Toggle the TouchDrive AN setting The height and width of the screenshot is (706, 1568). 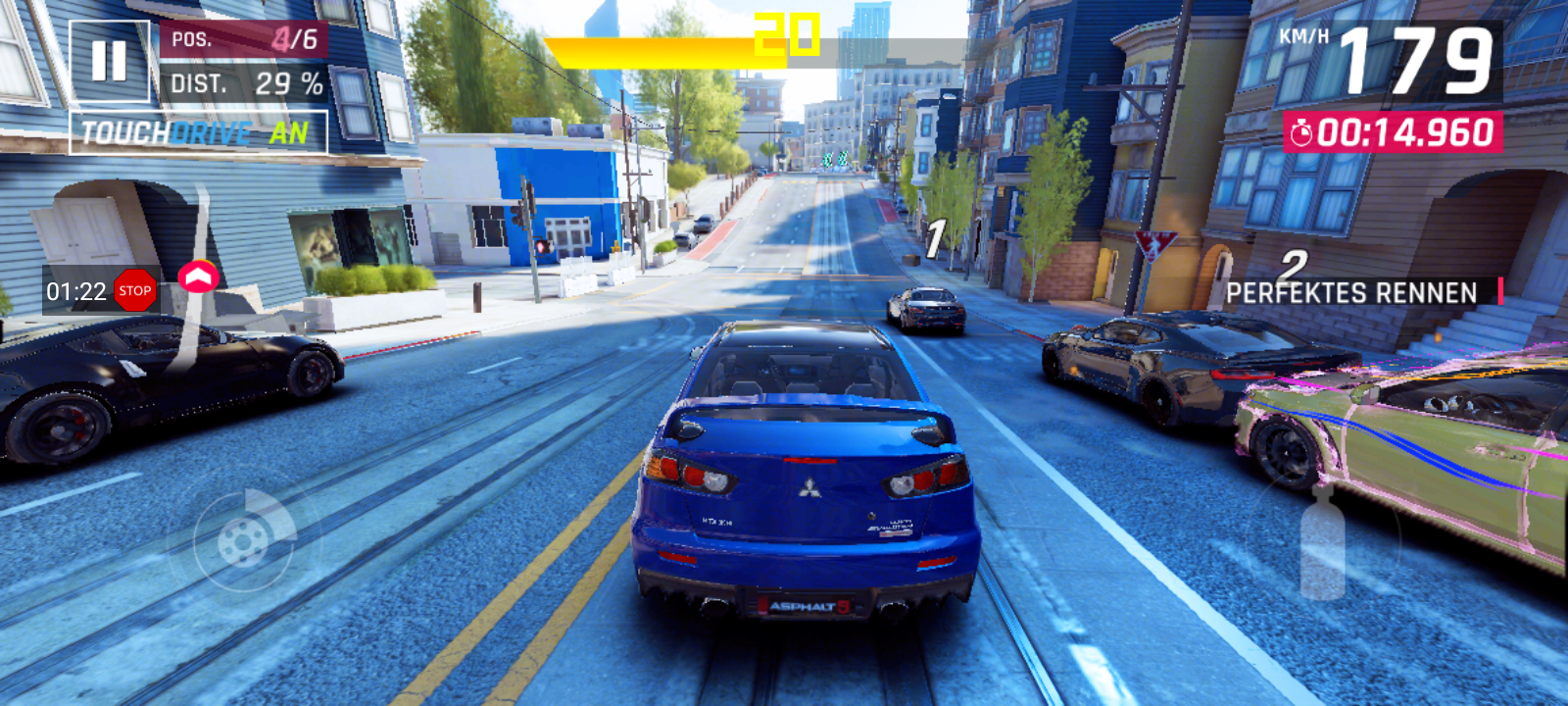click(198, 132)
